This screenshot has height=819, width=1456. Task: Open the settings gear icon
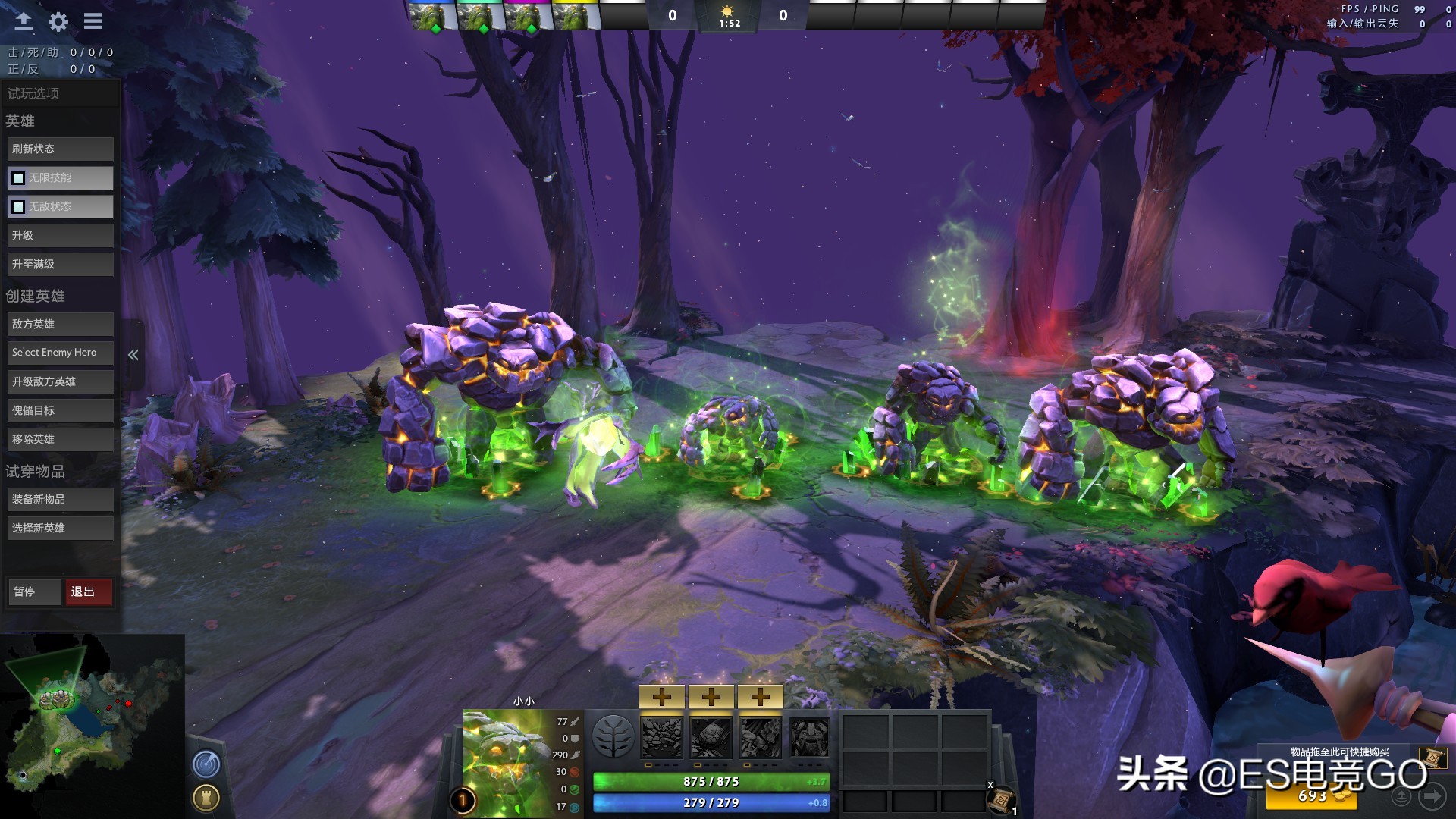tap(57, 21)
